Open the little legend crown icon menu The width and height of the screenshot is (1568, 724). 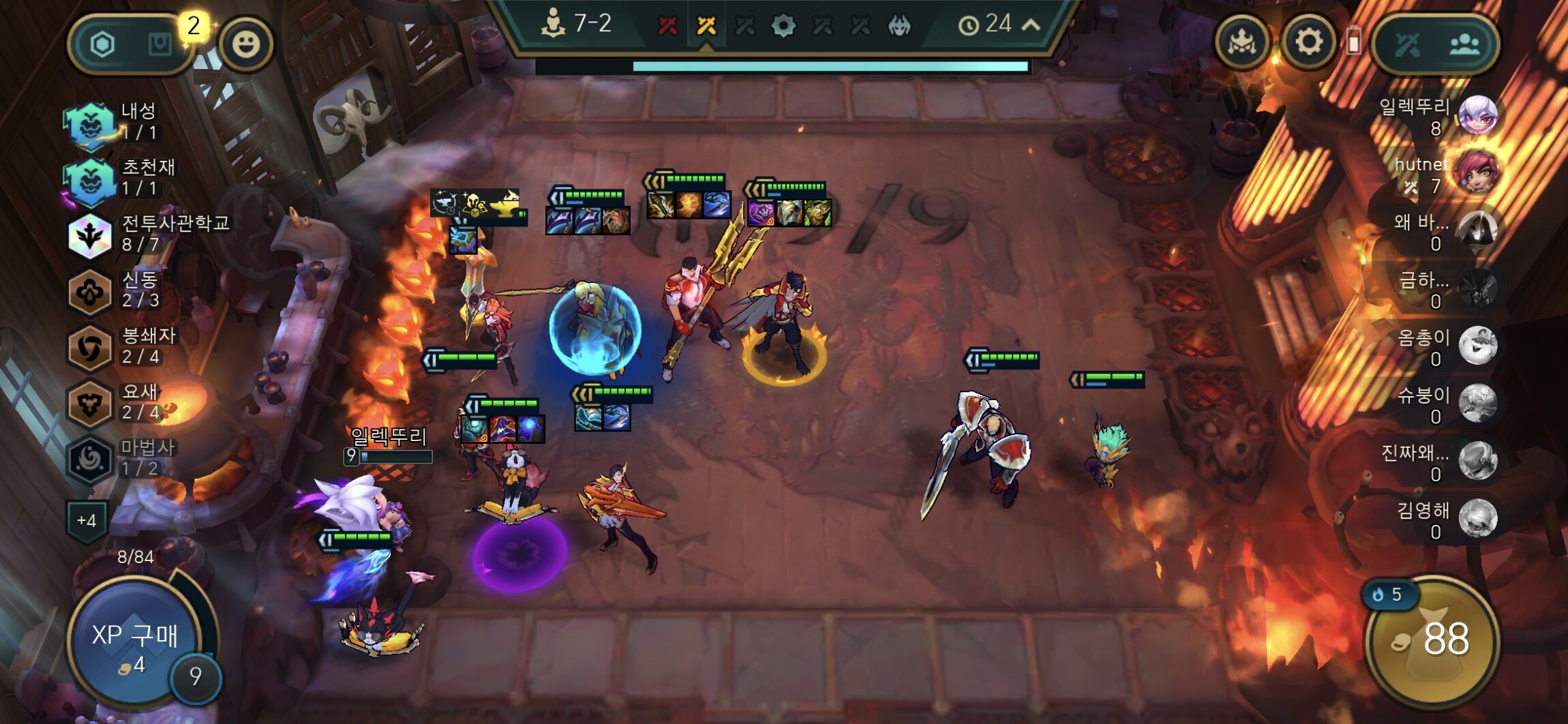(x=1242, y=43)
